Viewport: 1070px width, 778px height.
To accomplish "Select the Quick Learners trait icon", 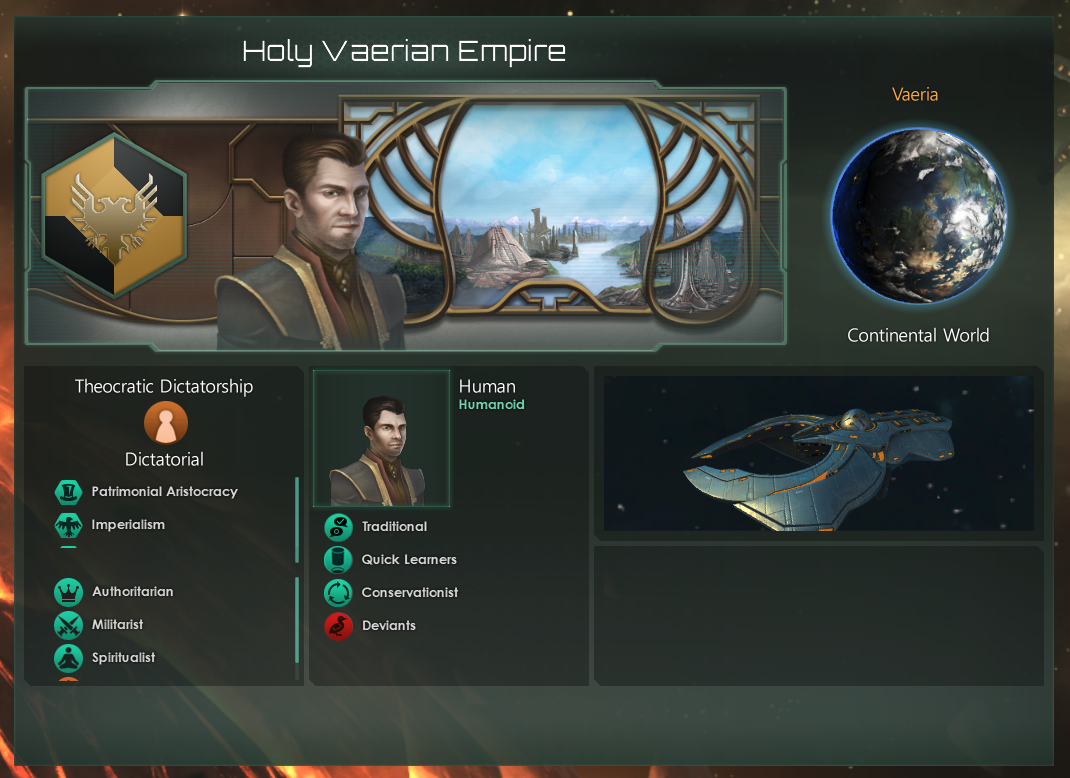I will coord(339,560).
